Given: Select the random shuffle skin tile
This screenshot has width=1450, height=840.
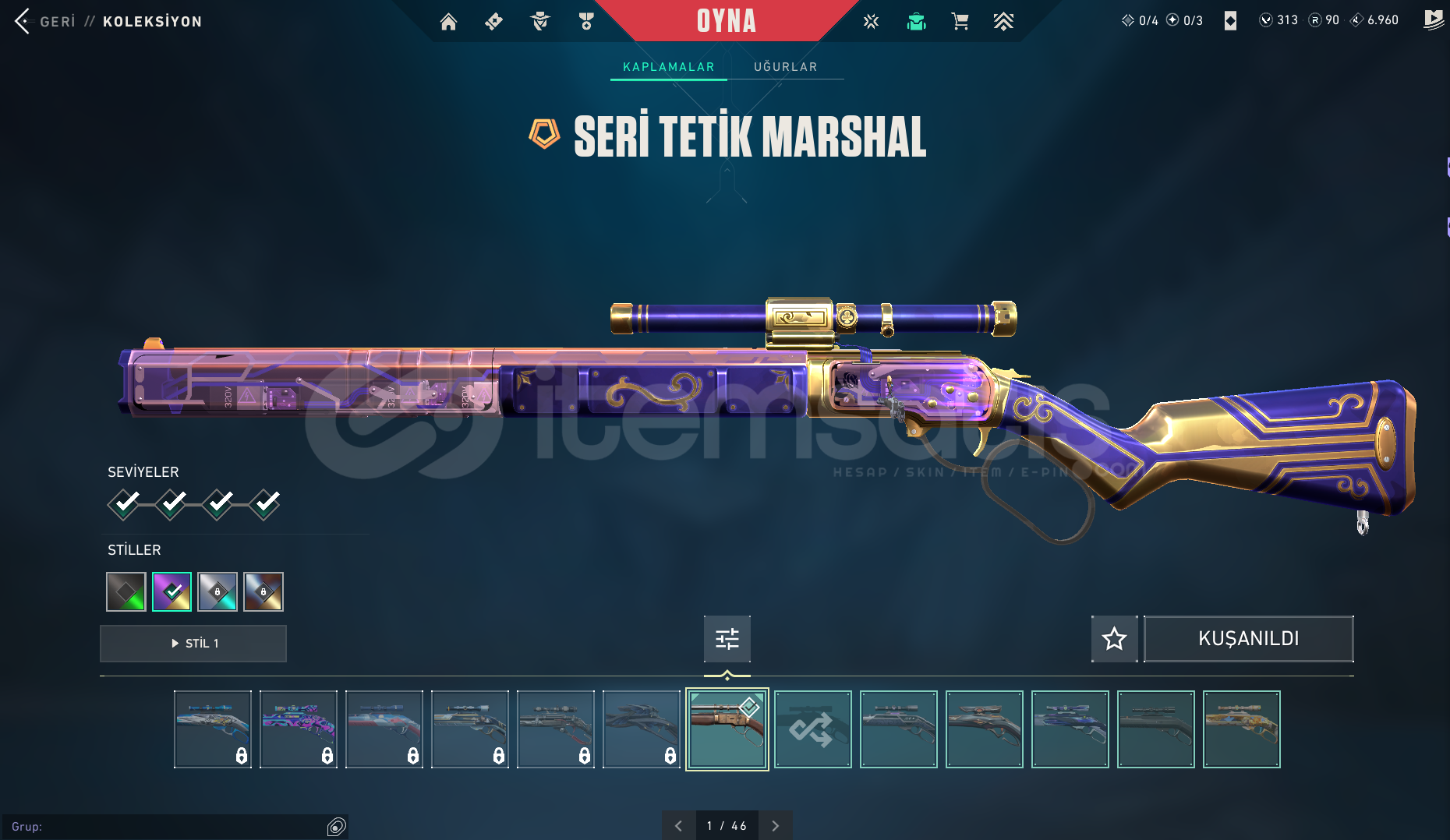Looking at the screenshot, I should pyautogui.click(x=812, y=729).
